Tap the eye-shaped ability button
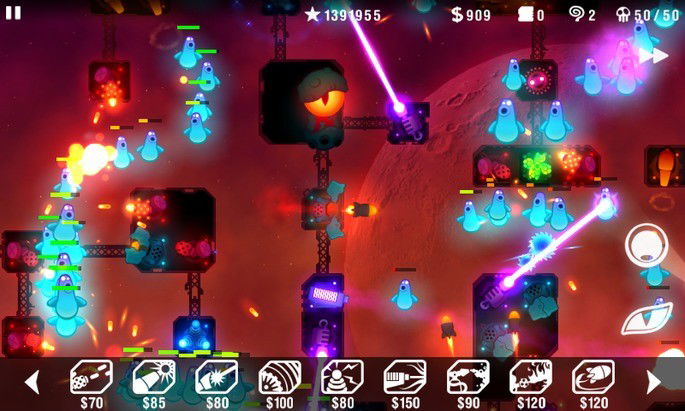The height and width of the screenshot is (411, 685). pyautogui.click(x=644, y=319)
